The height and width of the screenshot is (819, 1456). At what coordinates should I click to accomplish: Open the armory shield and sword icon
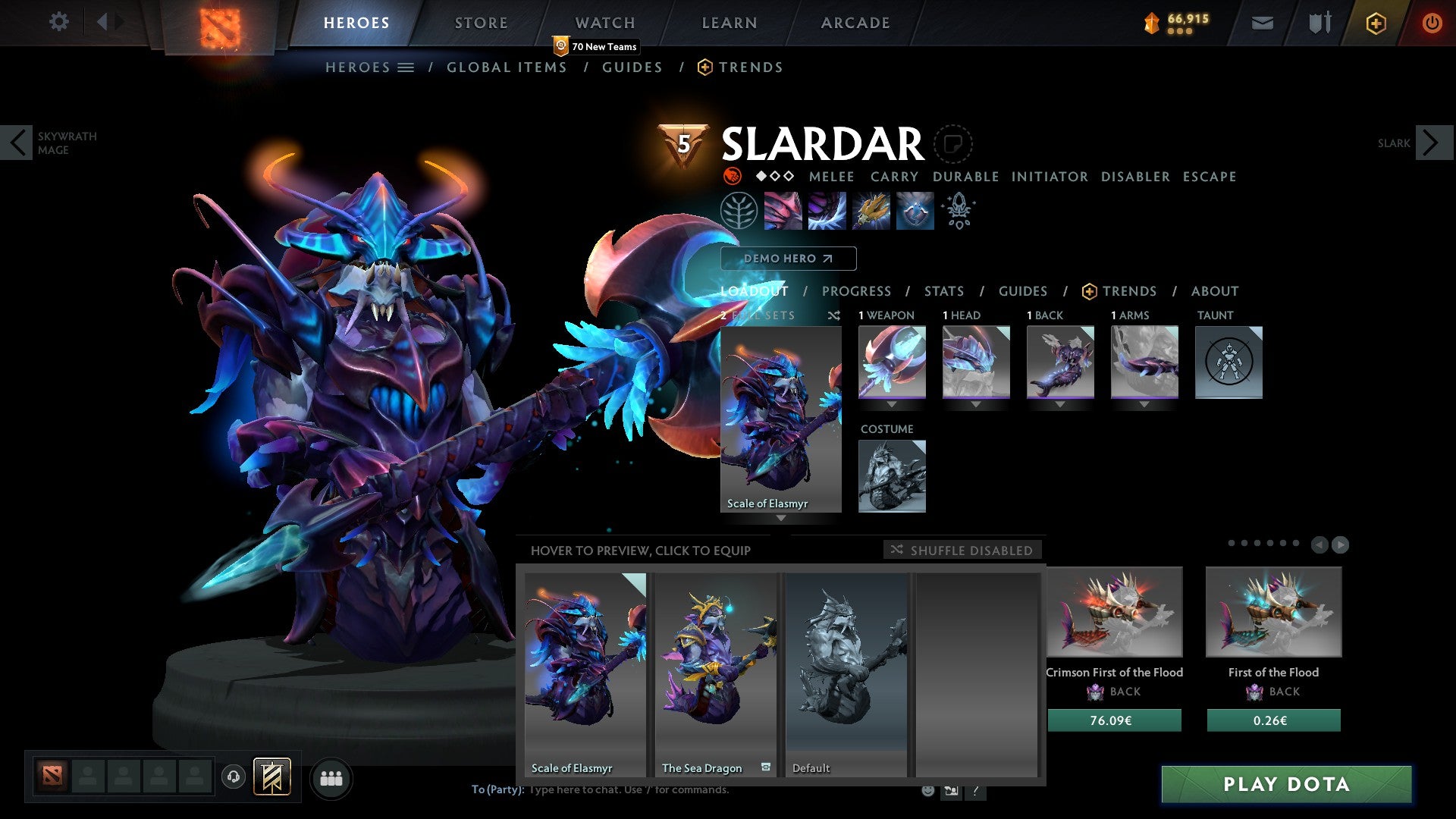click(x=1319, y=23)
